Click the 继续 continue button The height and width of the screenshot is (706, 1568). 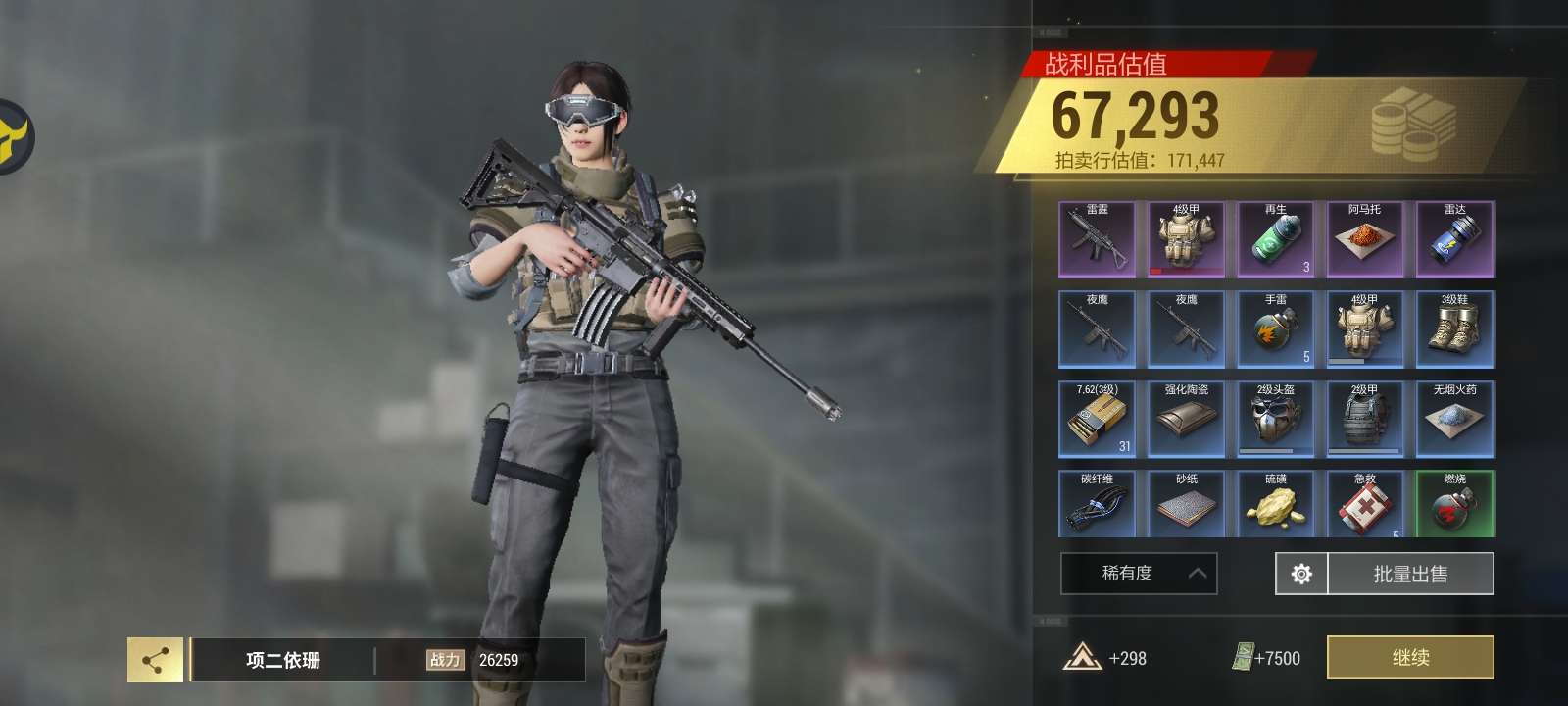coord(1410,657)
